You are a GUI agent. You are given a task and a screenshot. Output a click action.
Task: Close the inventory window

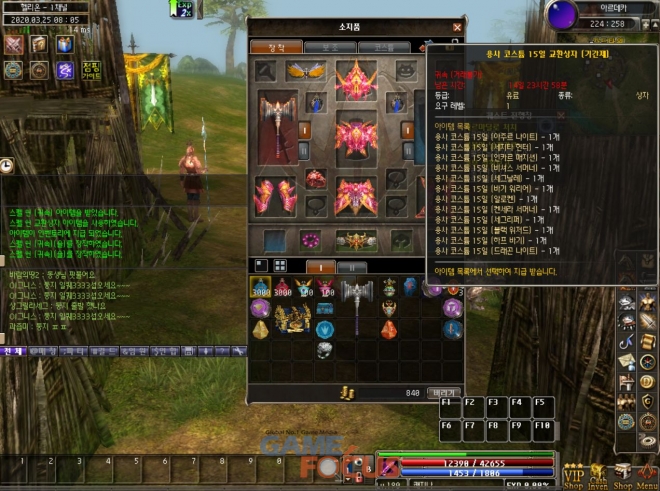457,28
